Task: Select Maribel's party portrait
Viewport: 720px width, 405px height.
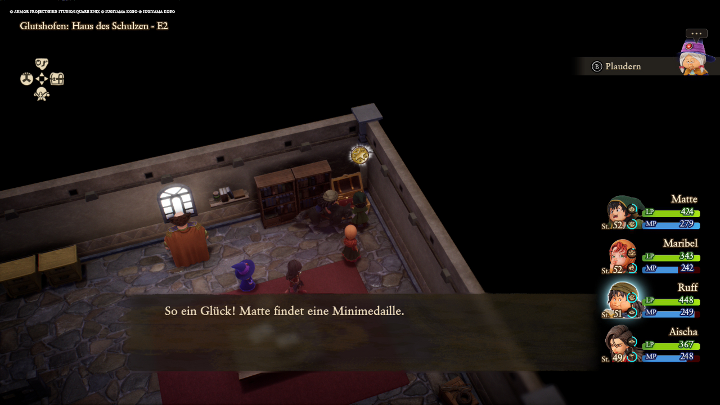Action: 621,255
